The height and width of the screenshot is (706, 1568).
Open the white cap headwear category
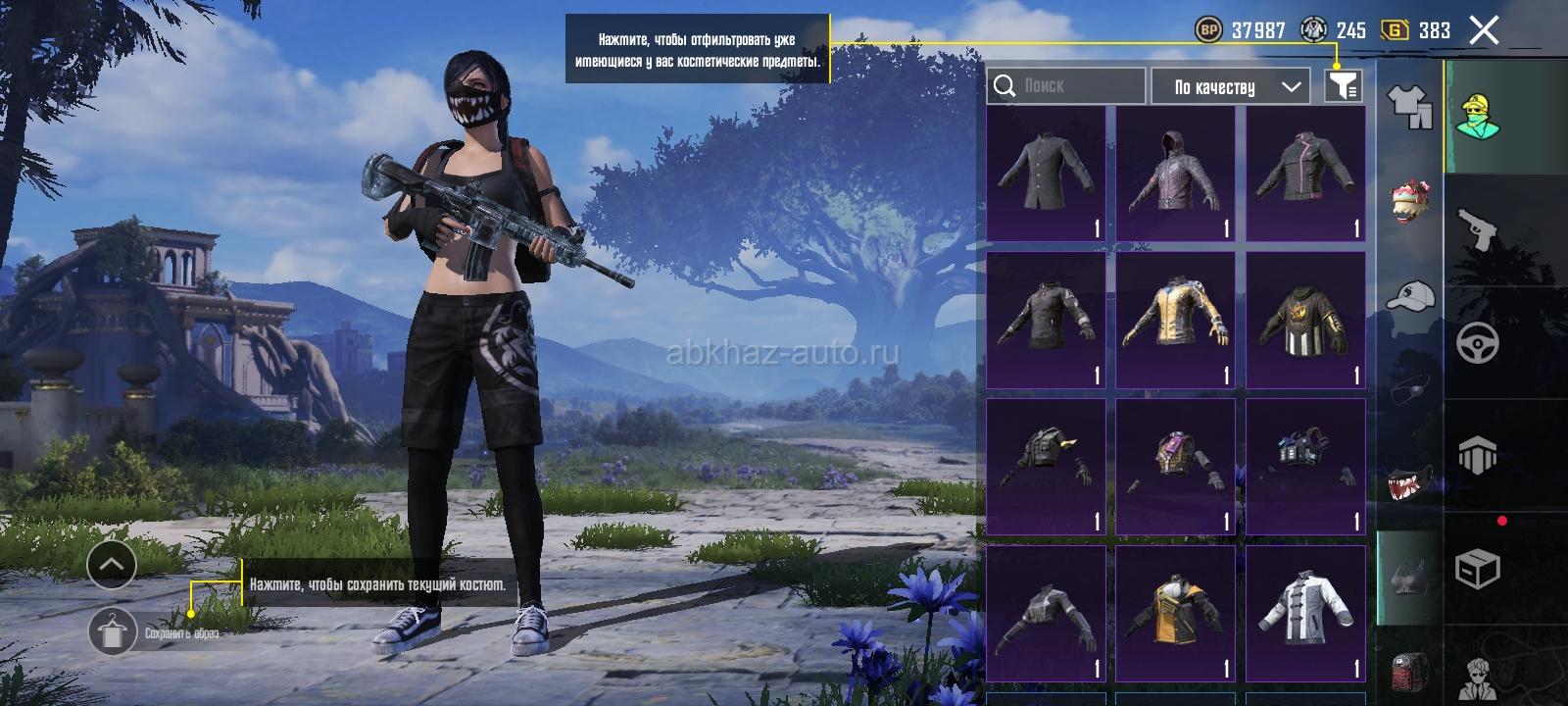(1410, 295)
